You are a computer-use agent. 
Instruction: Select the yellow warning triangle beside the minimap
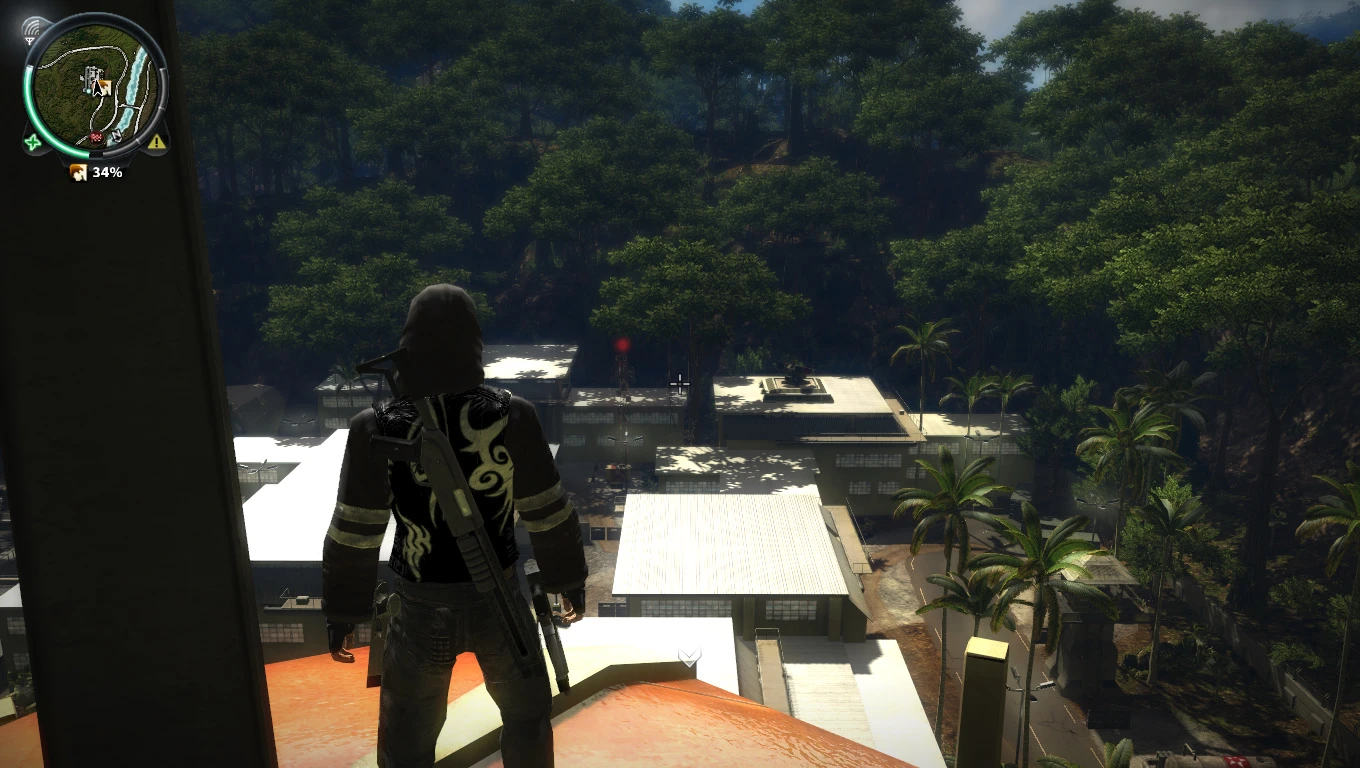click(x=156, y=142)
